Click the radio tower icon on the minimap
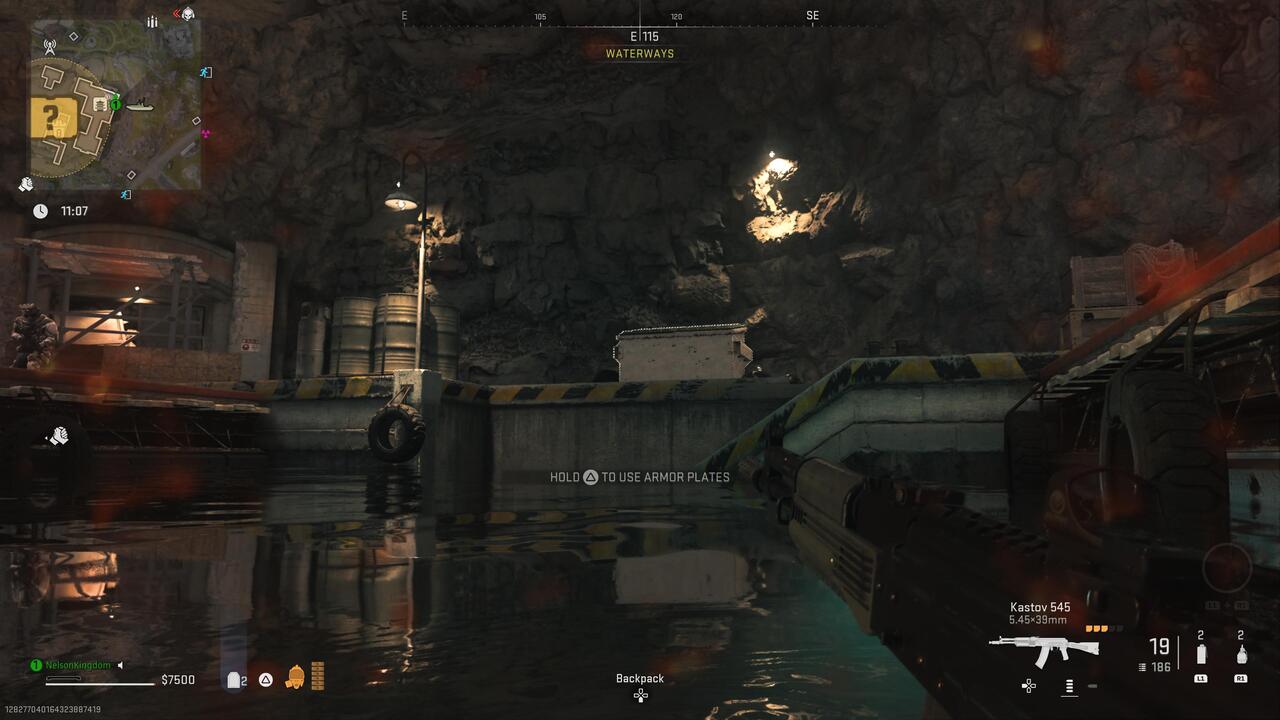 [x=49, y=48]
